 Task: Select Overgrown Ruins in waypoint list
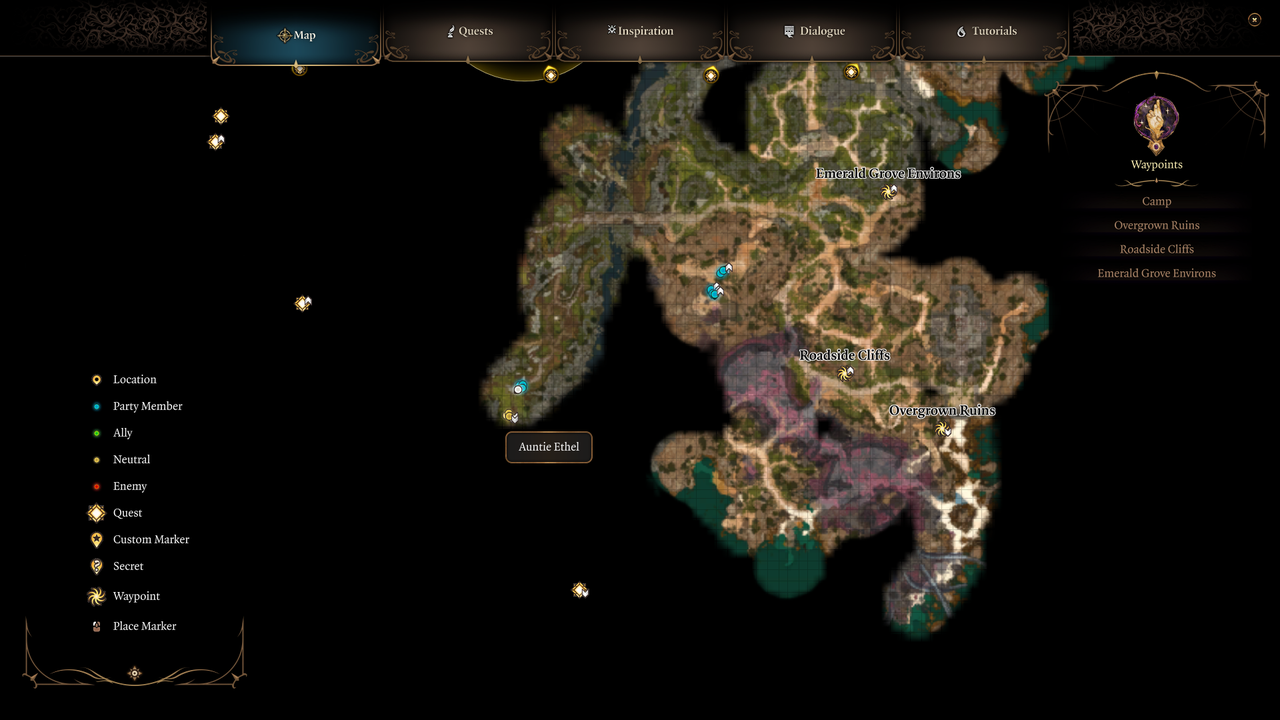coord(1156,225)
